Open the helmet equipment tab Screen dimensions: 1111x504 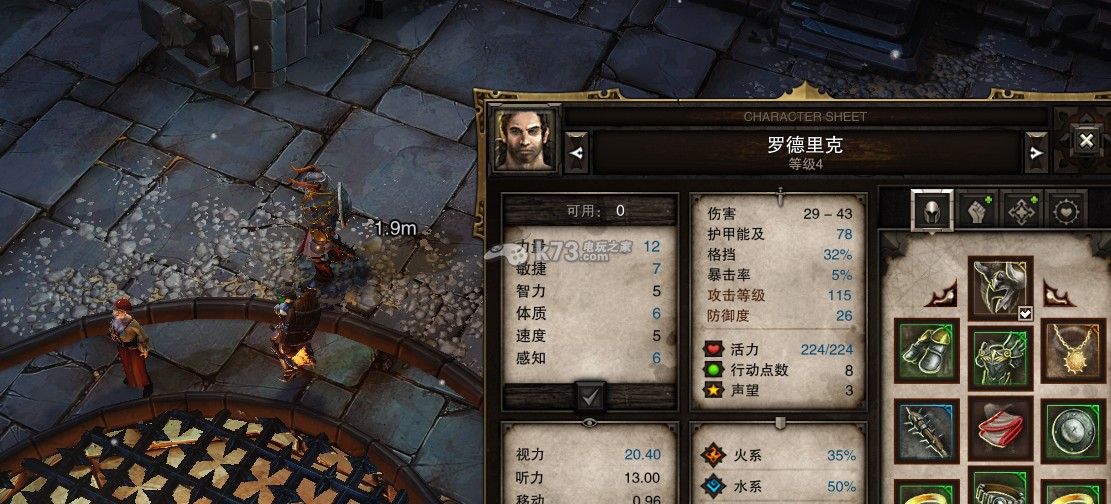pos(932,210)
